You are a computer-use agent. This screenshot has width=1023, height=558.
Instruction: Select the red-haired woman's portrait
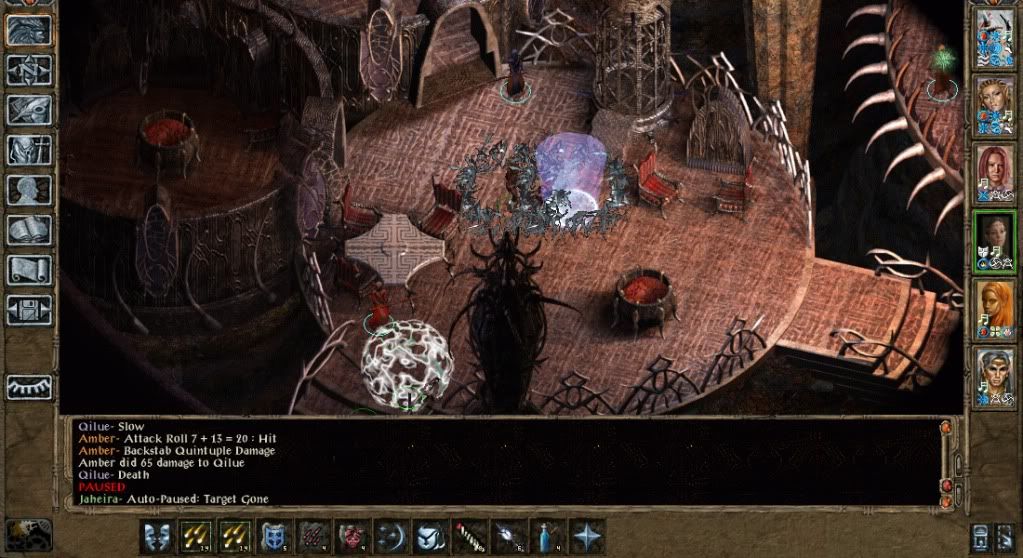tap(993, 172)
